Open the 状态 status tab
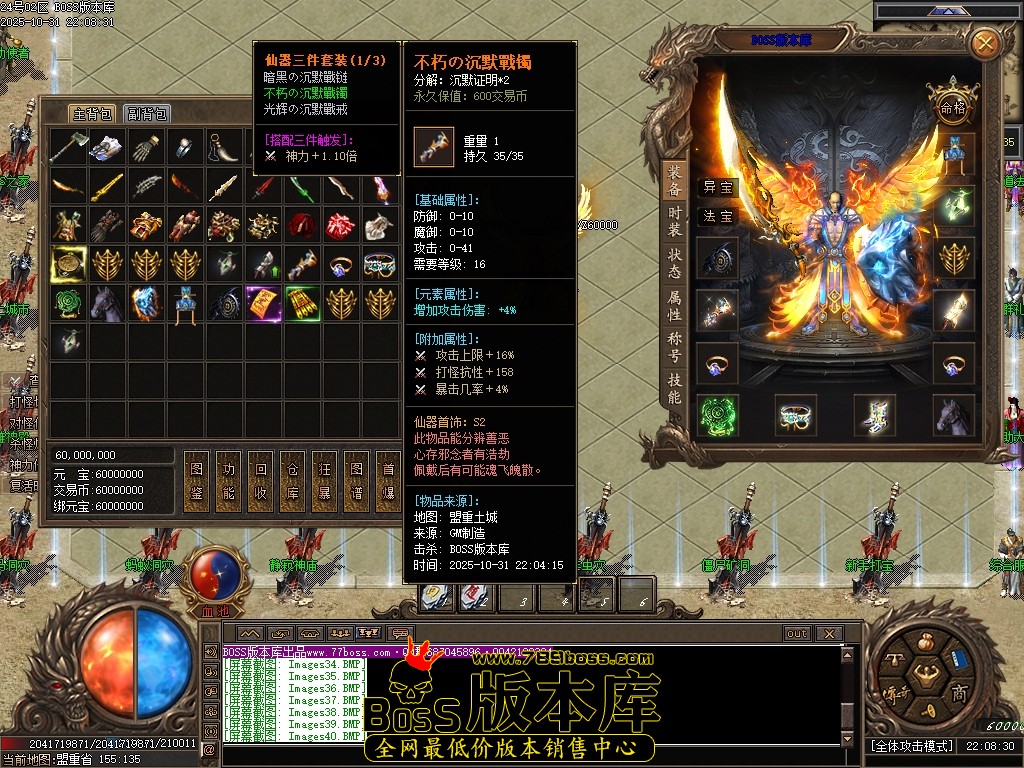The width and height of the screenshot is (1024, 768). click(676, 264)
